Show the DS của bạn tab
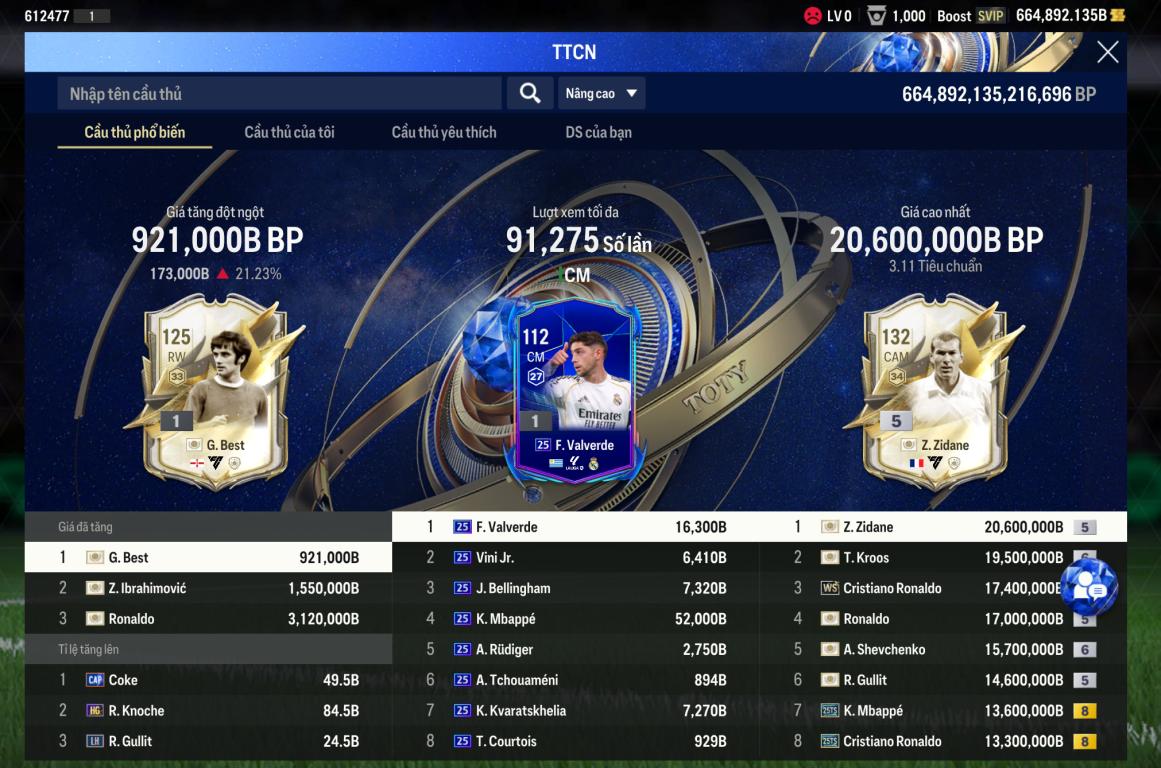 [598, 132]
